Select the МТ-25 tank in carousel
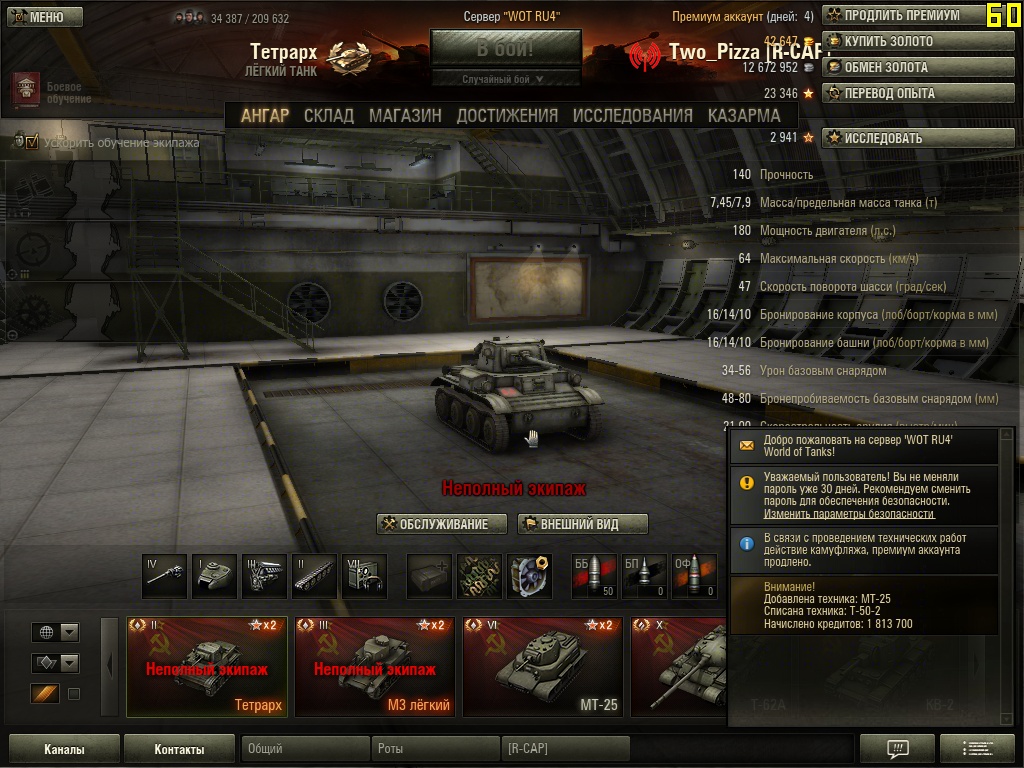The height and width of the screenshot is (768, 1024). (x=542, y=667)
